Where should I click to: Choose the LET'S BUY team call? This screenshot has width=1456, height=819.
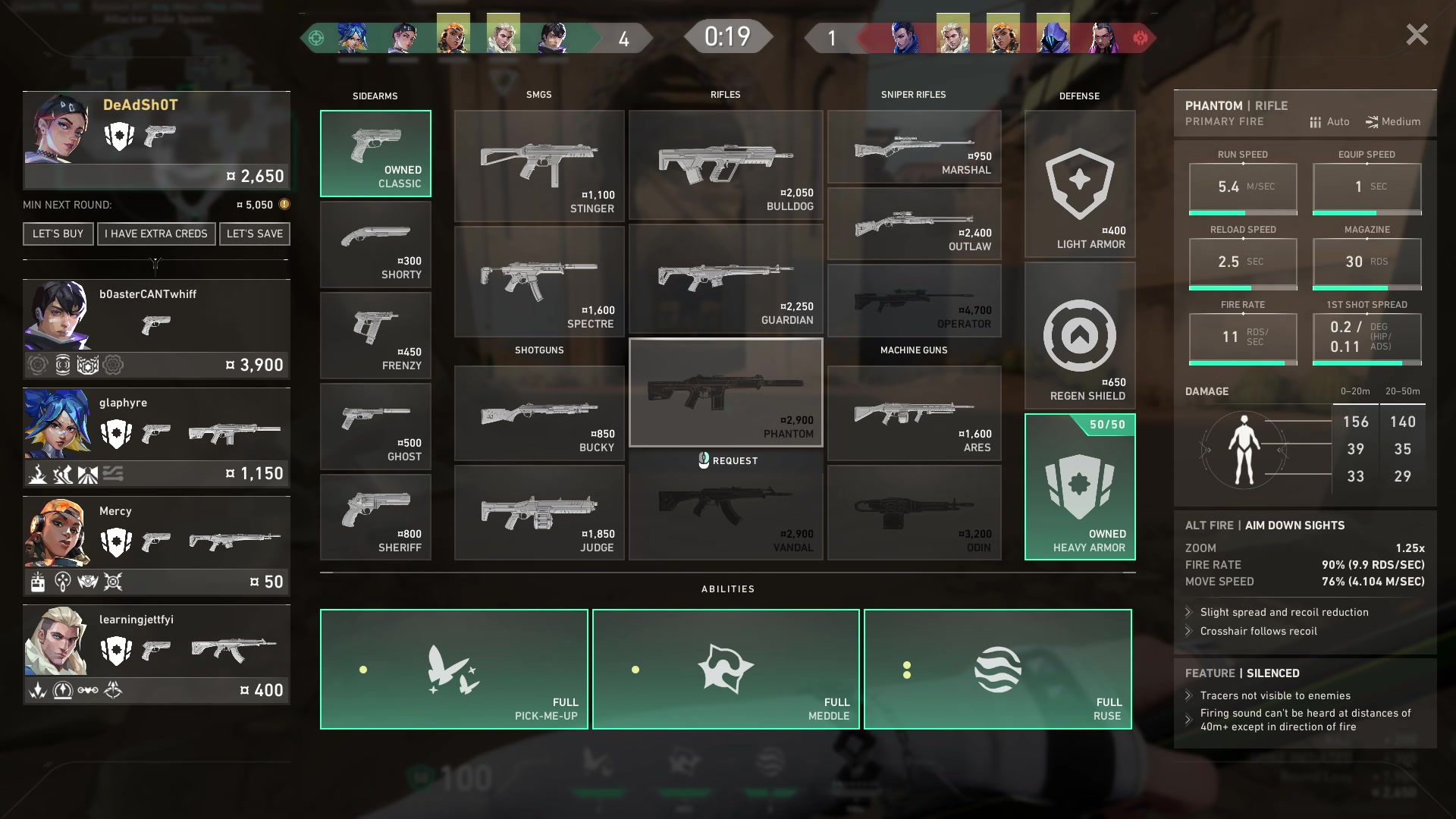[58, 234]
